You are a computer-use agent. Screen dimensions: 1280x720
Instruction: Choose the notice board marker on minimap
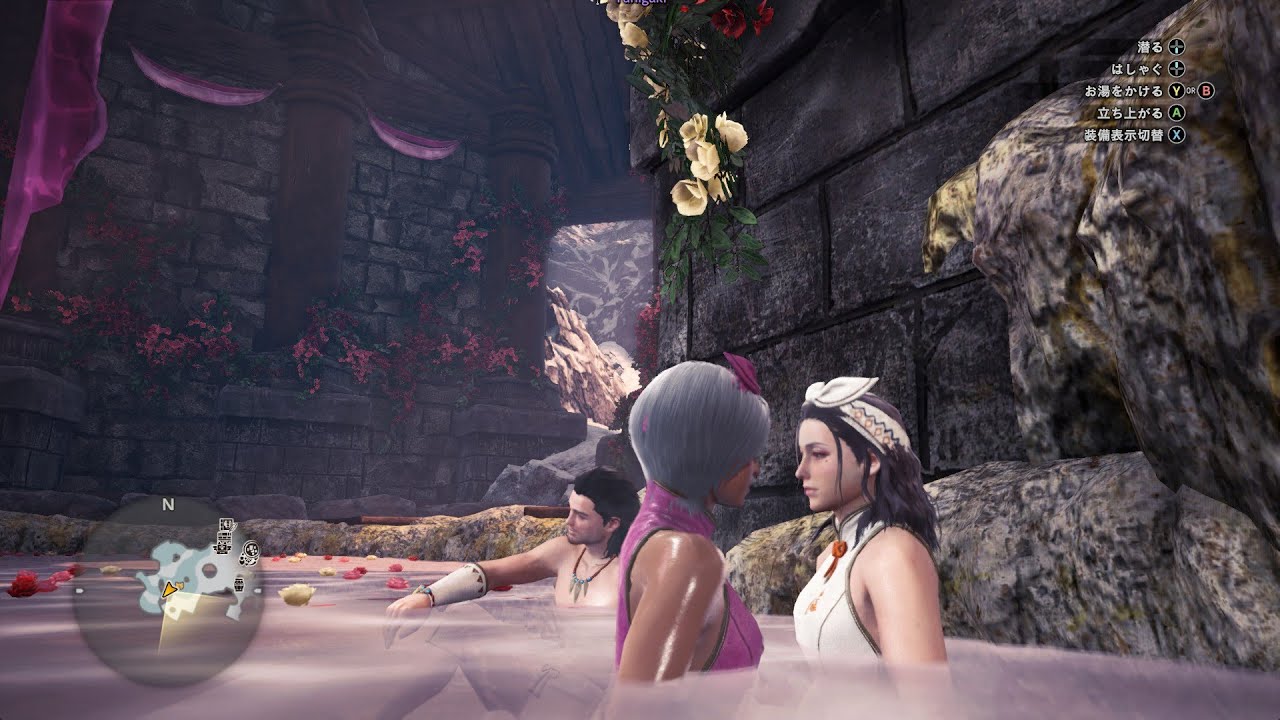point(227,525)
